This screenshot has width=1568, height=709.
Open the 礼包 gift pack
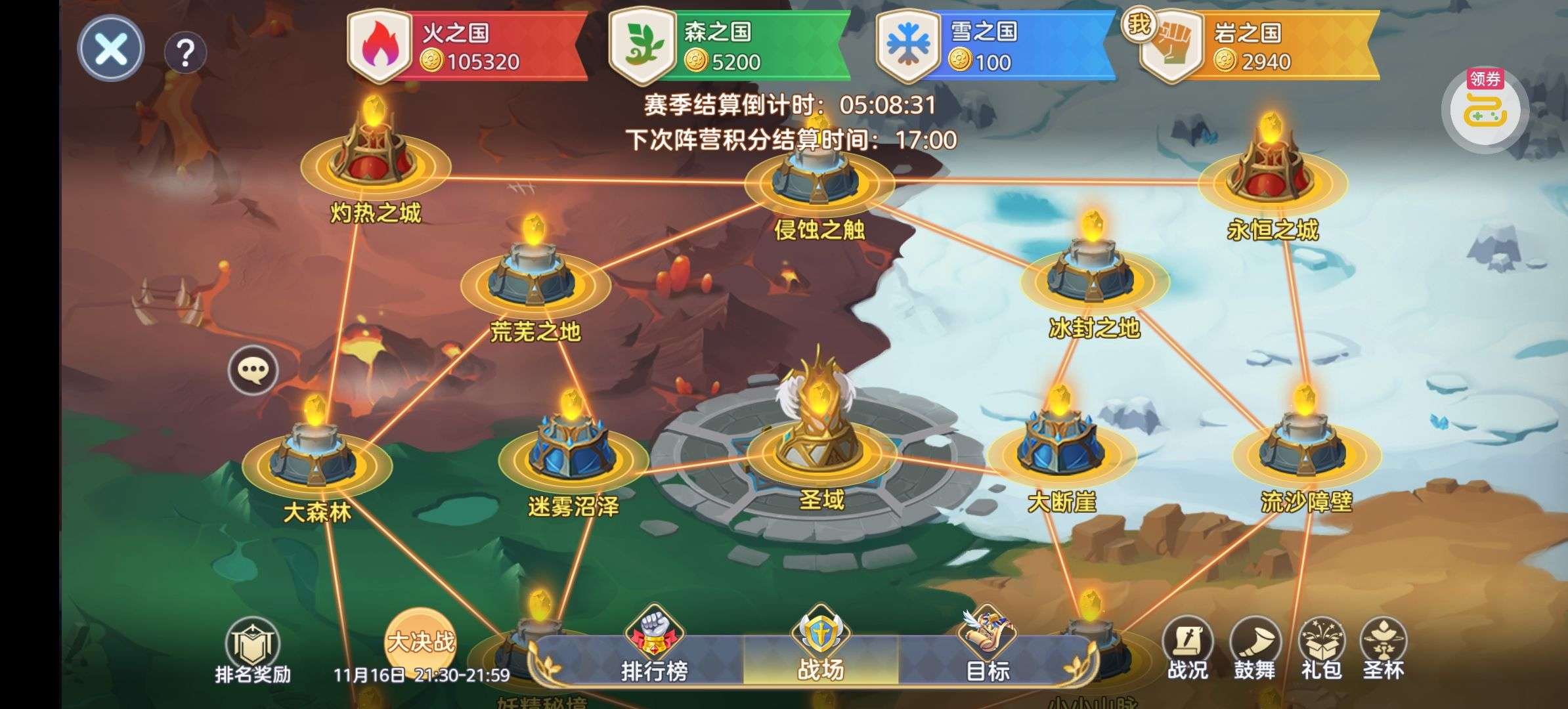pos(1321,650)
